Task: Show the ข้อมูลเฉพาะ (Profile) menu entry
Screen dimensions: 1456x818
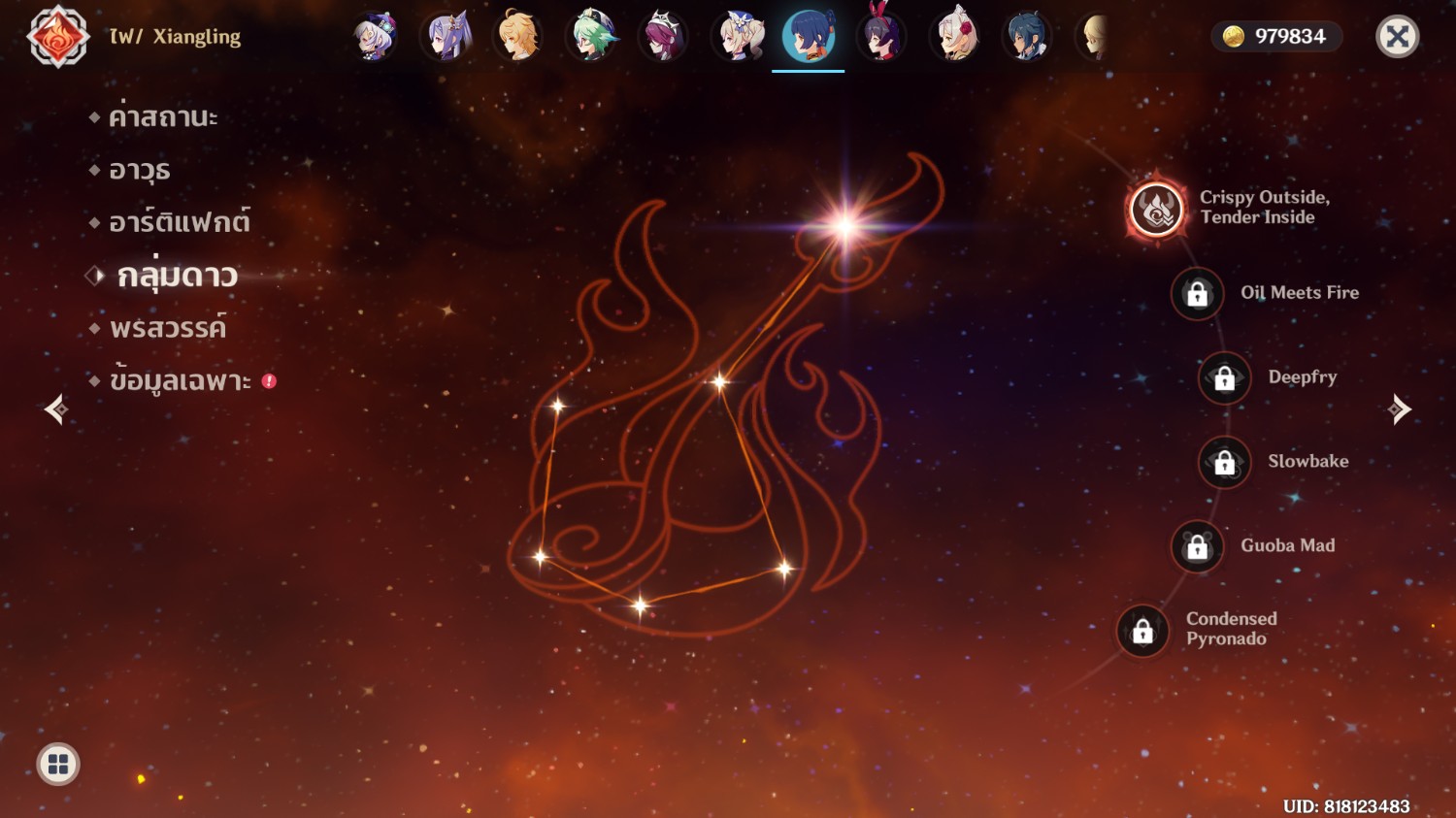Action: [x=180, y=381]
